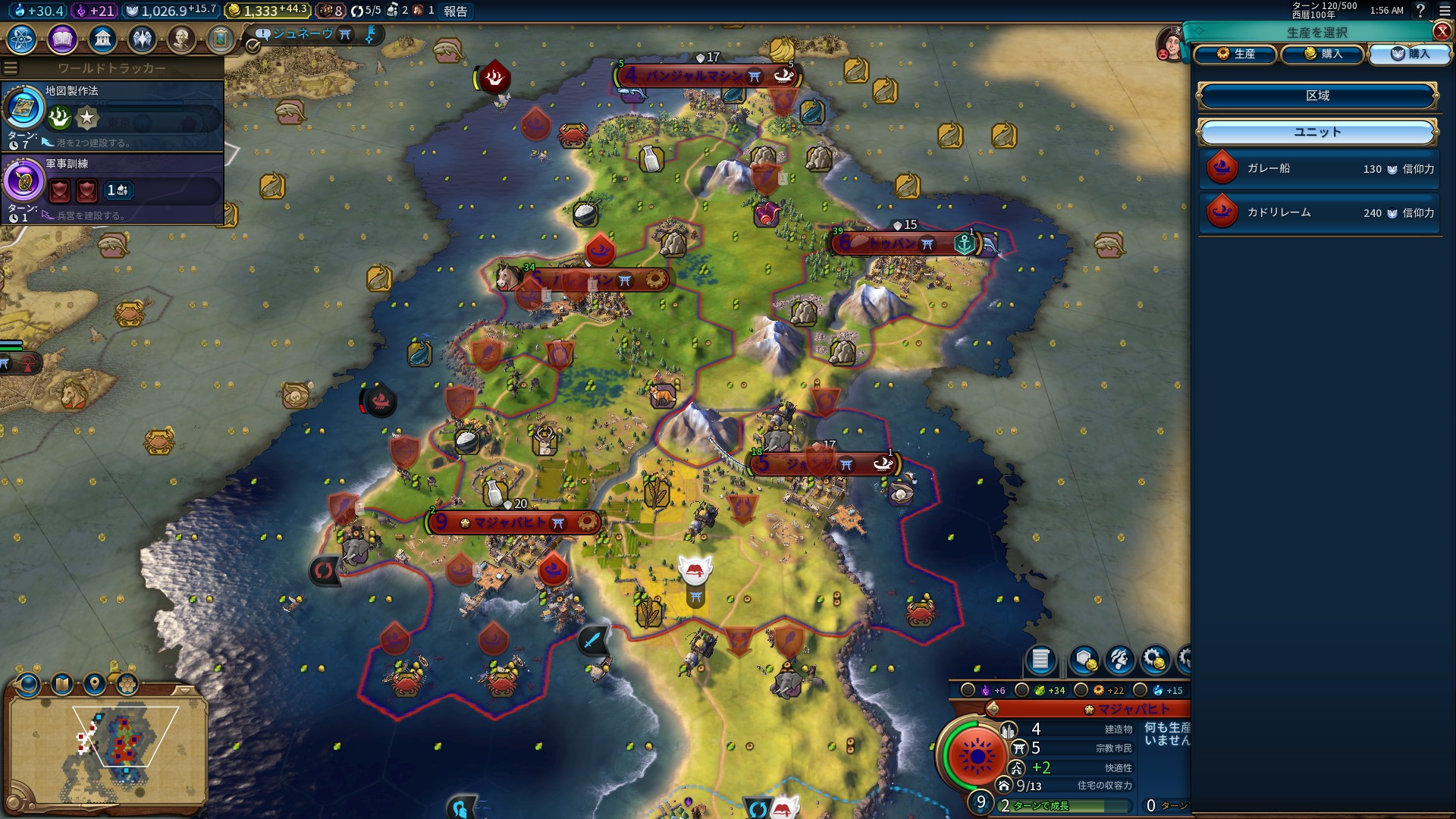
Task: Select the 地図製作法 research tracker entry
Action: pos(112,115)
